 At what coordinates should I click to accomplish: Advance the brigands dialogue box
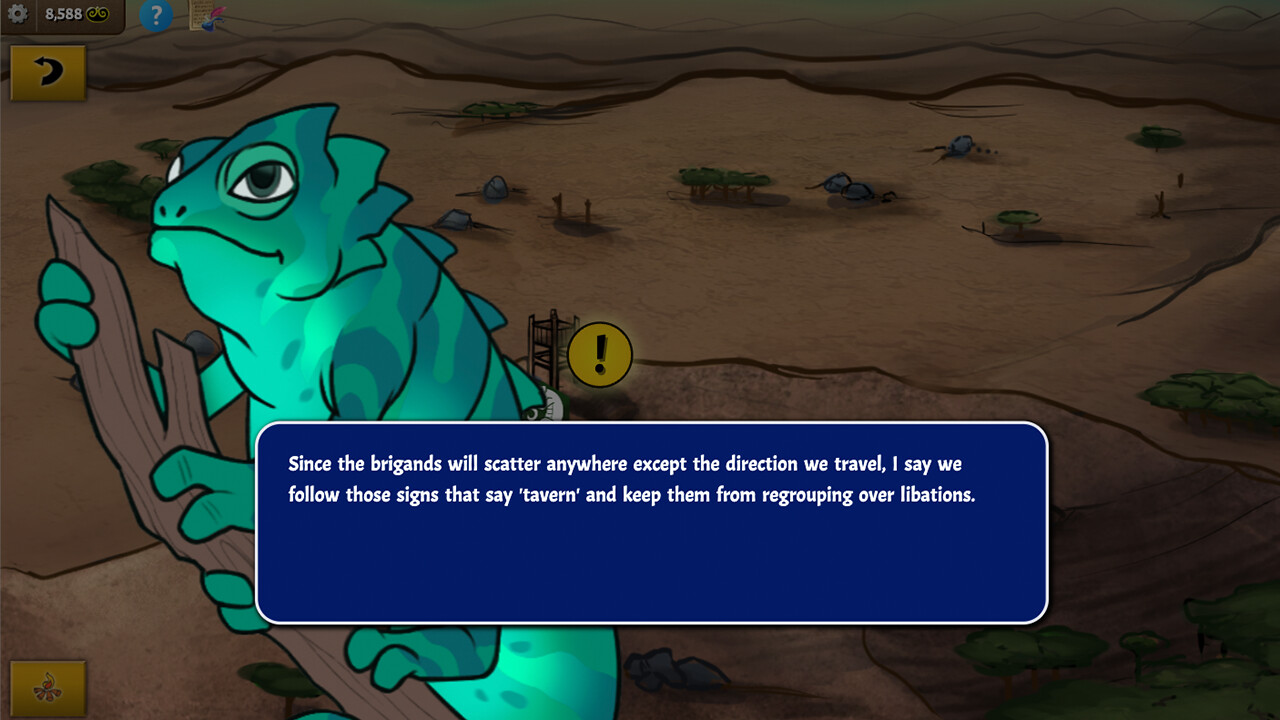pyautogui.click(x=650, y=520)
